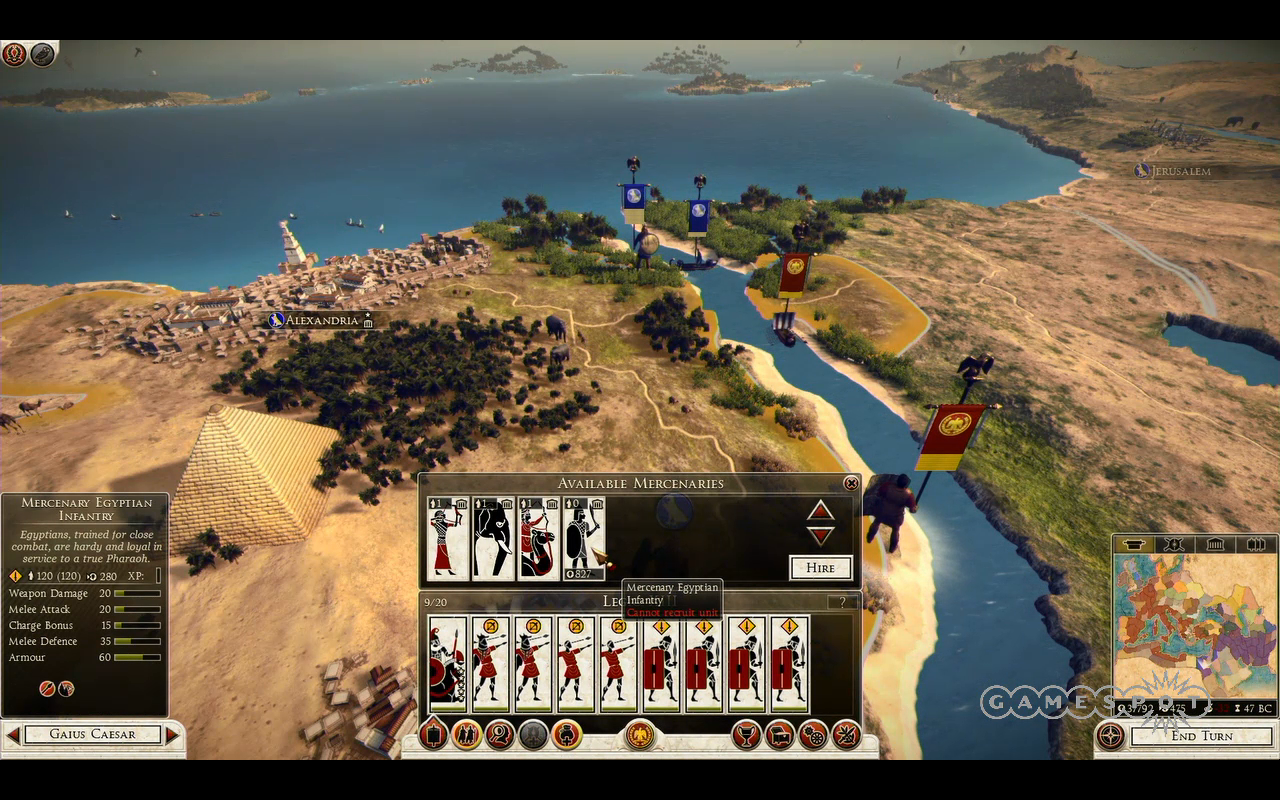Image resolution: width=1280 pixels, height=800 pixels.
Task: Switch minimap to the temple building tab
Action: point(1215,545)
